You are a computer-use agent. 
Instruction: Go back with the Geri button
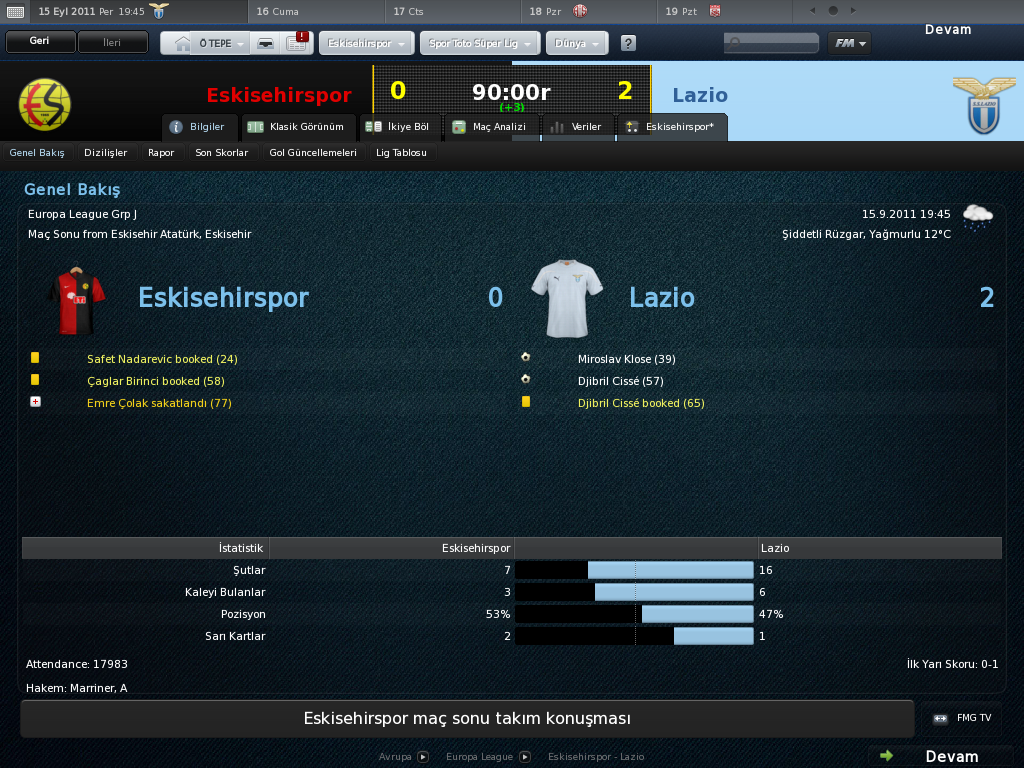[40, 43]
